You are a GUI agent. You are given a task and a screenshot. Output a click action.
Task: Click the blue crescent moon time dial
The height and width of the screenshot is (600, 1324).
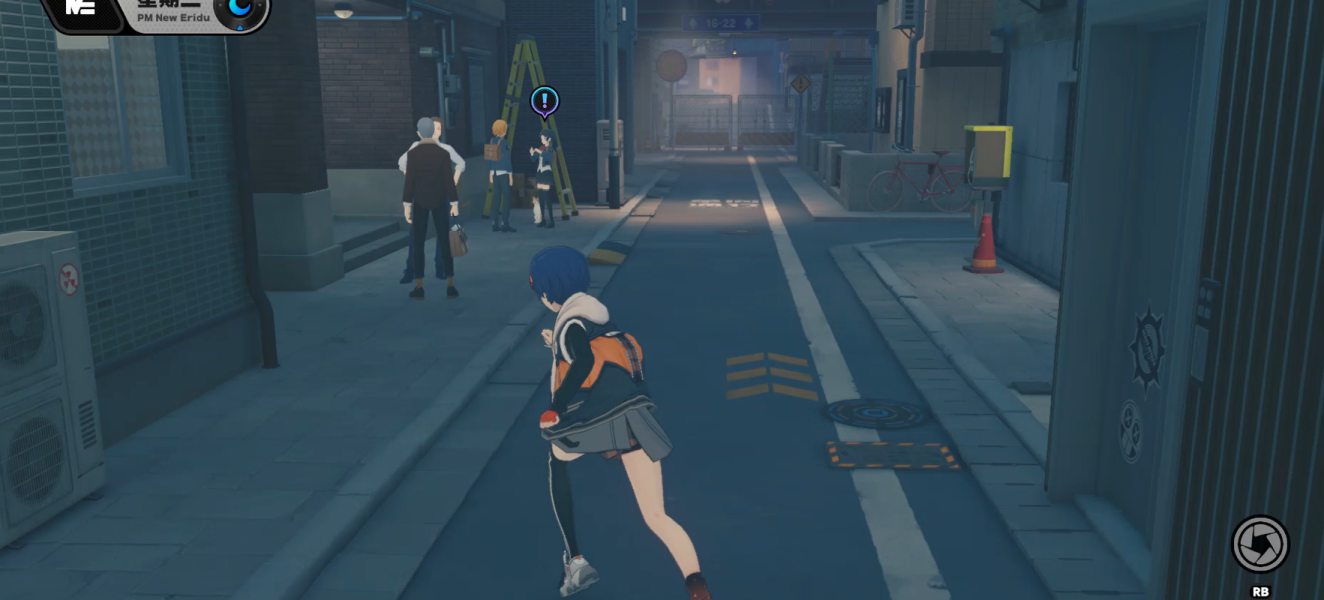241,10
